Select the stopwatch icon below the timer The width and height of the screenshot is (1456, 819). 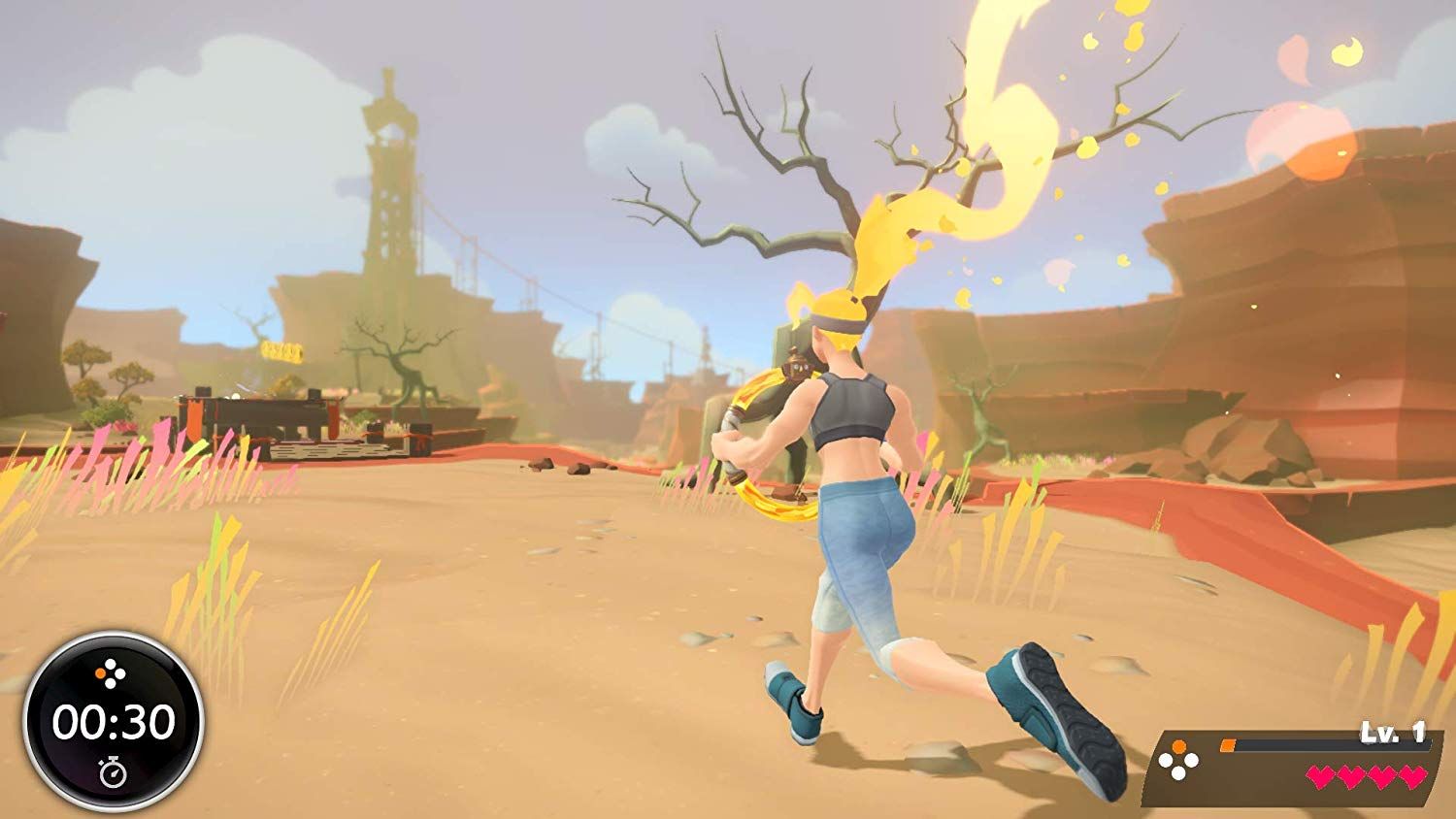[112, 772]
